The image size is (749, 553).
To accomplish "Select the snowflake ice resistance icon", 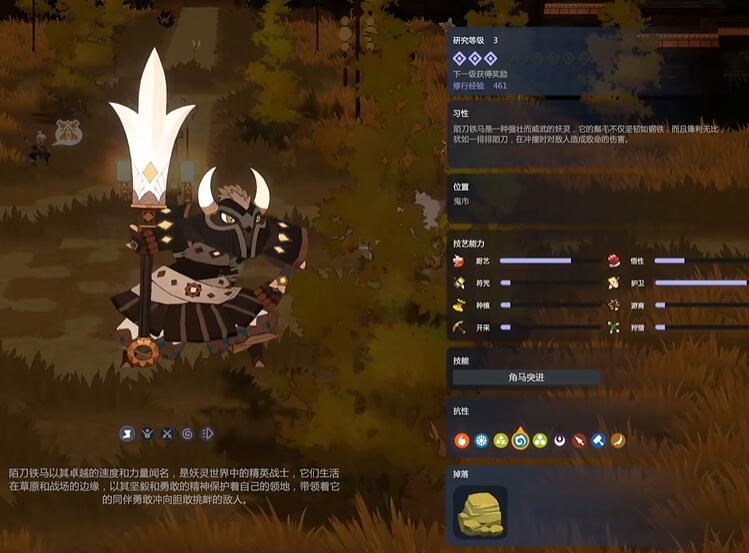I will (481, 440).
